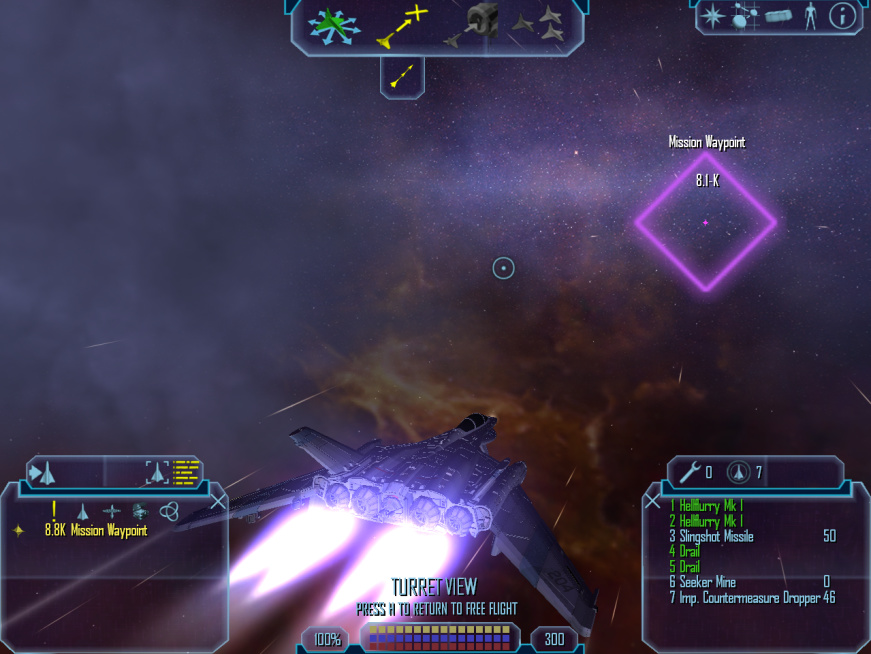Switch to free flight maneuver mode
Screen dimensions: 871x654
(x=333, y=24)
